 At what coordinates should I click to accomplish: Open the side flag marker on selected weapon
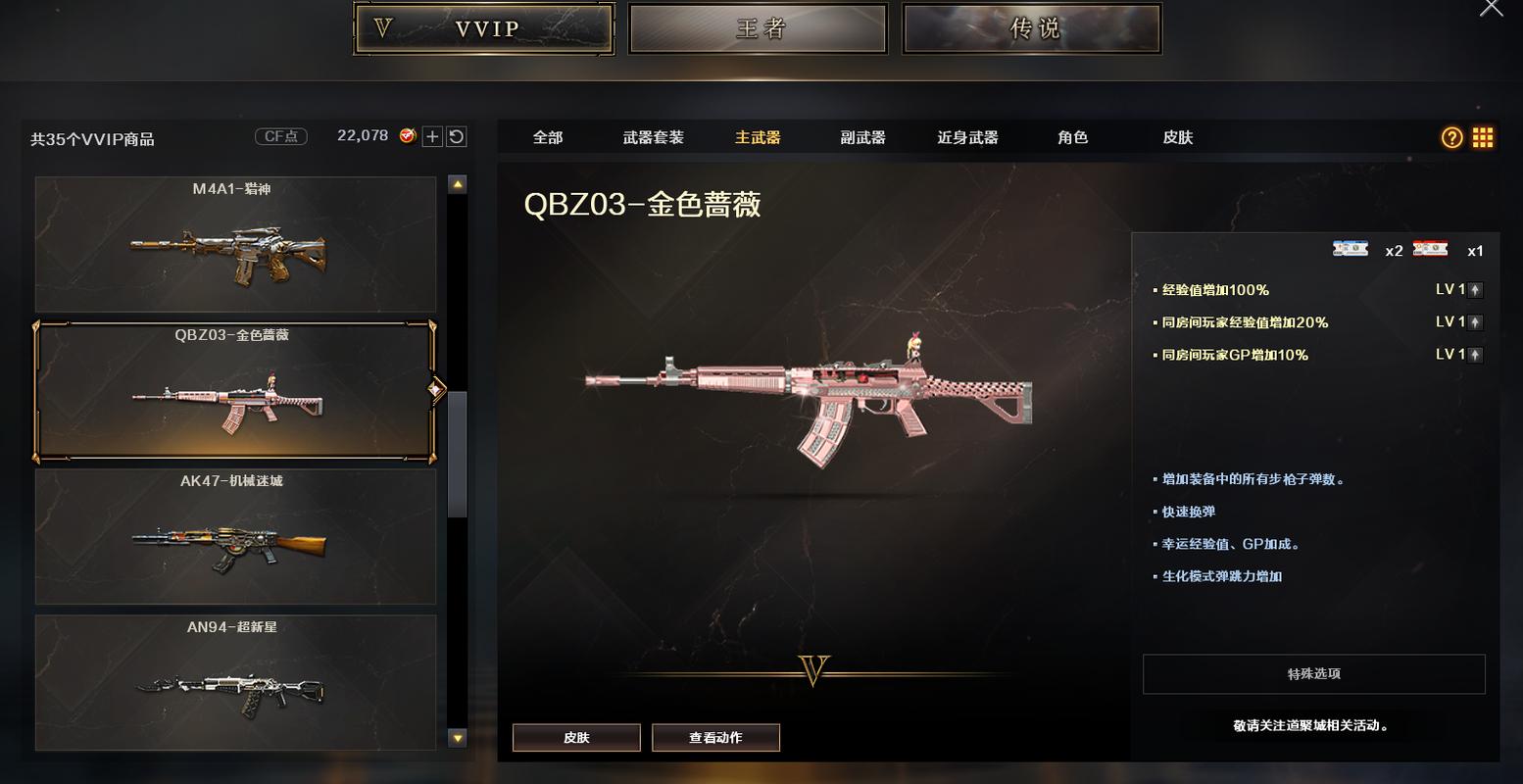[x=435, y=389]
